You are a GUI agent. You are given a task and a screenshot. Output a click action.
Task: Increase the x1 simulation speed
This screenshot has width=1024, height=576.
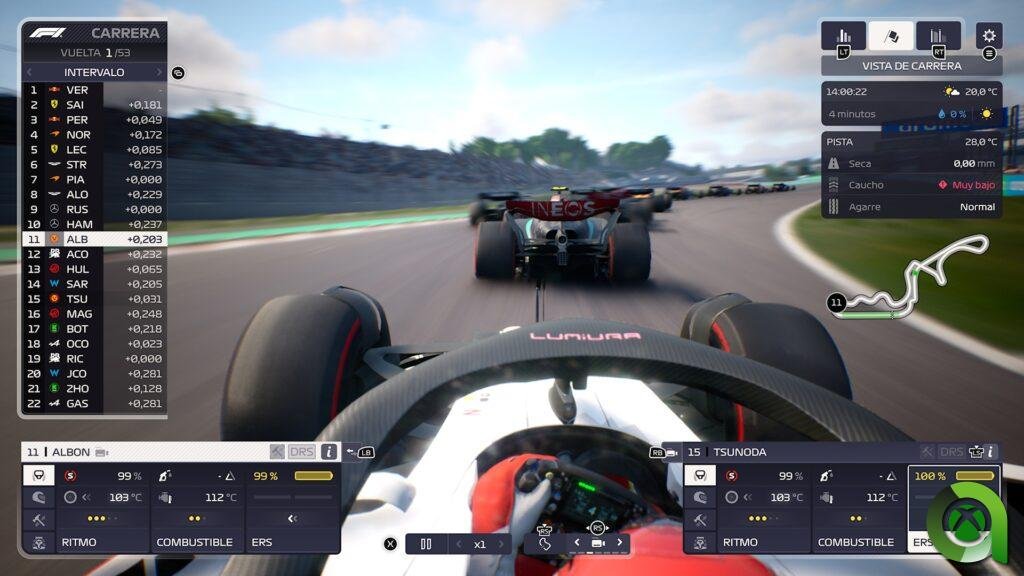pos(502,544)
